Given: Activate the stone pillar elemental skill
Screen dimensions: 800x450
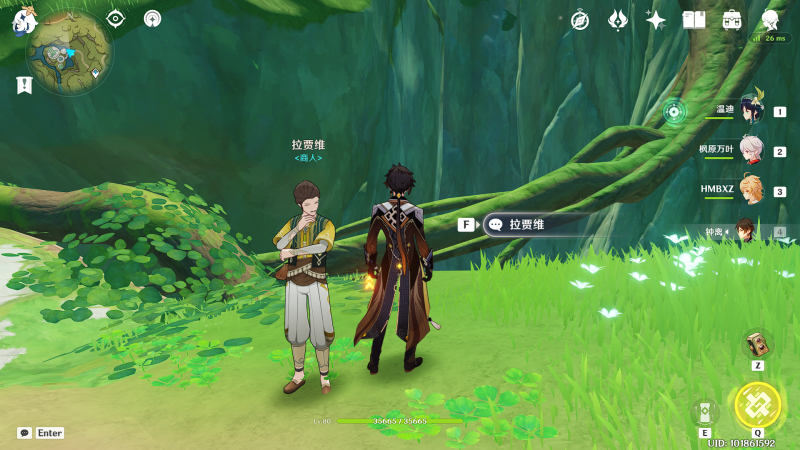Looking at the screenshot, I should click(705, 412).
